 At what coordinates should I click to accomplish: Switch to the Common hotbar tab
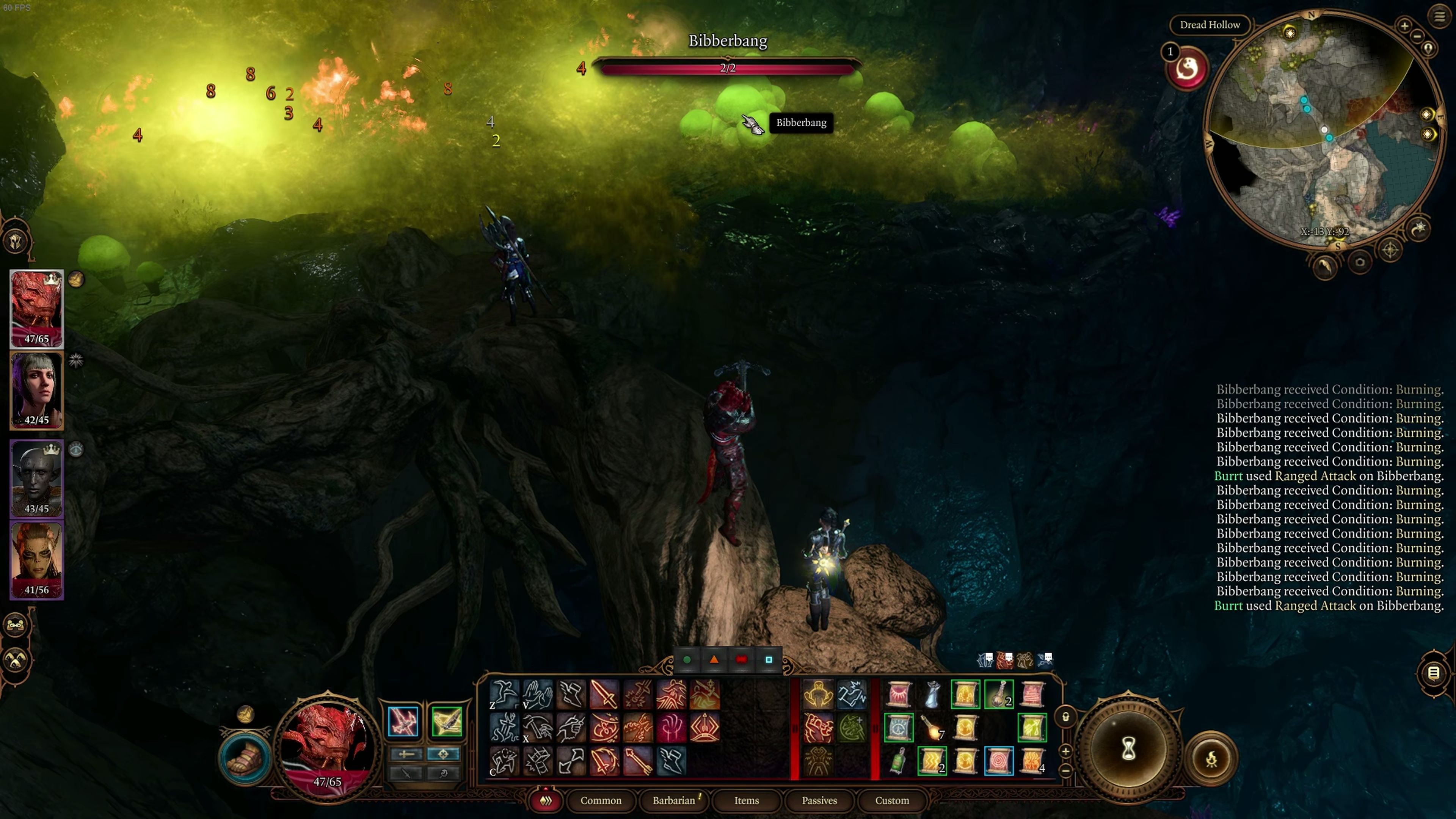coord(600,800)
